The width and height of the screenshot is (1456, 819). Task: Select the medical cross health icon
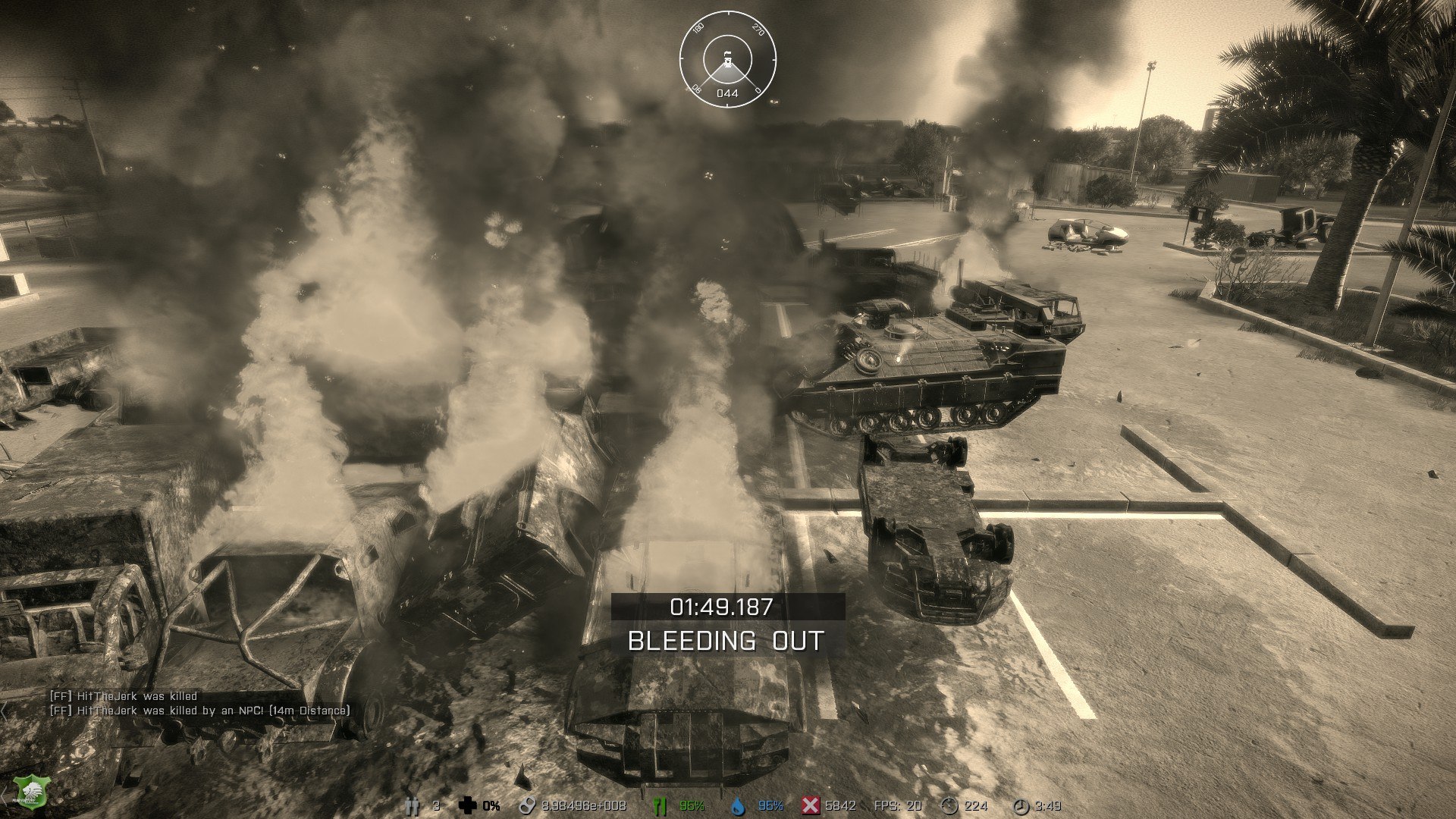[468, 805]
